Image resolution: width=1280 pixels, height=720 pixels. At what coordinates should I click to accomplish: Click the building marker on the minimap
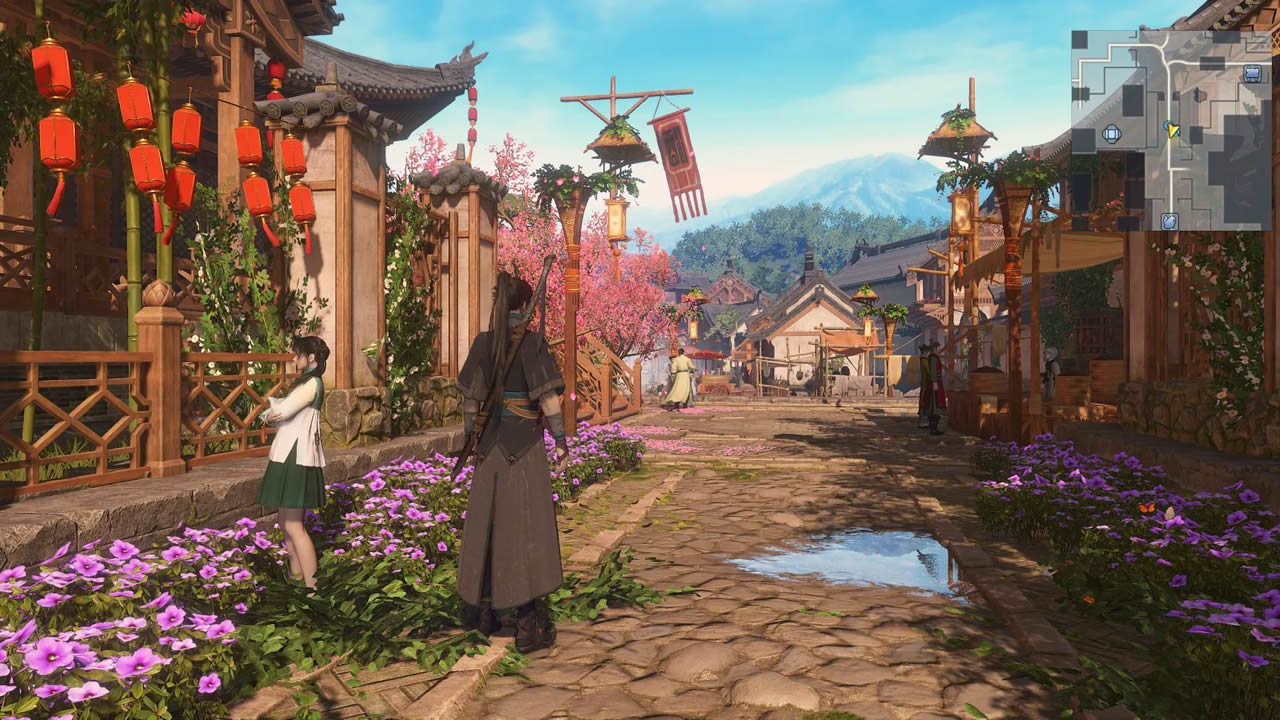tap(1250, 73)
